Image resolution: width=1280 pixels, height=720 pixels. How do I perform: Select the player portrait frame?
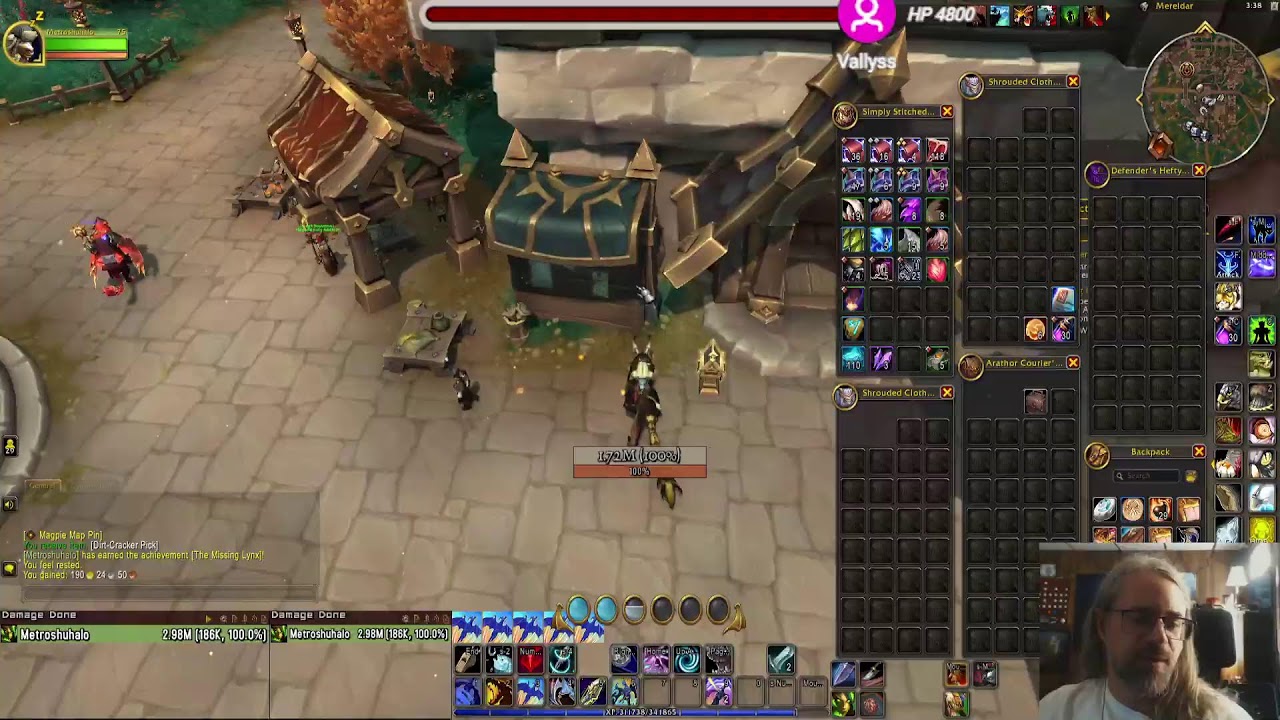coord(23,42)
